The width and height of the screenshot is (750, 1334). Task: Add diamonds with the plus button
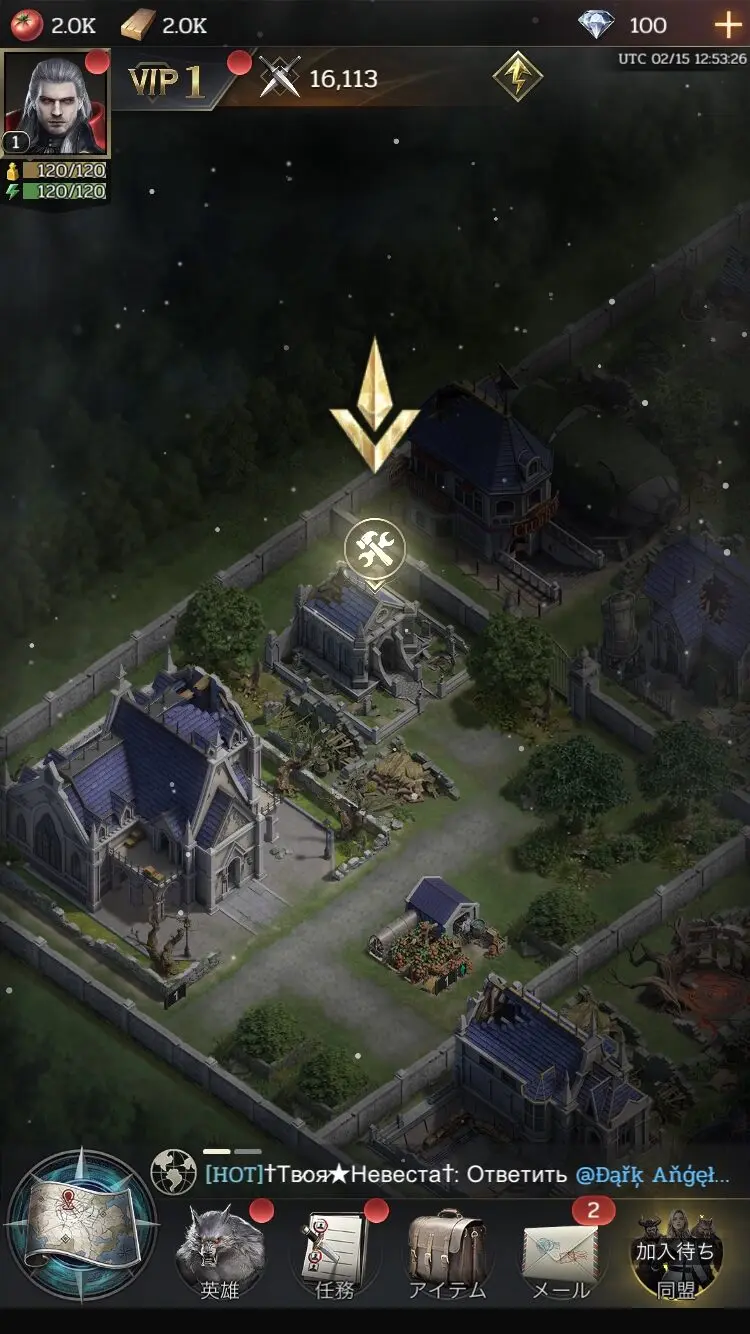[x=727, y=25]
